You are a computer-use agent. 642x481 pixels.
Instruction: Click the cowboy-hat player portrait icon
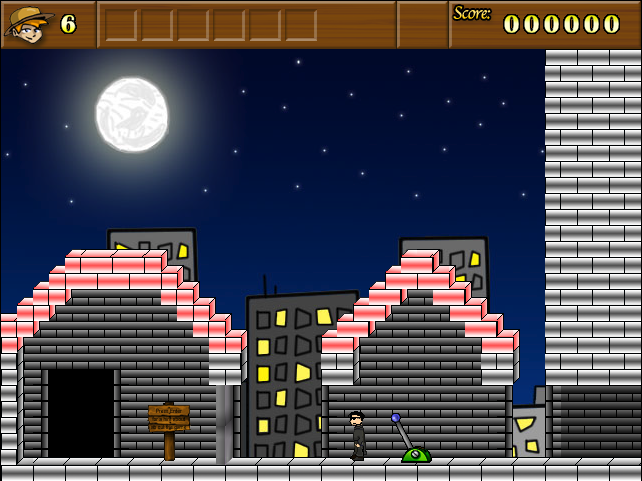[x=29, y=24]
